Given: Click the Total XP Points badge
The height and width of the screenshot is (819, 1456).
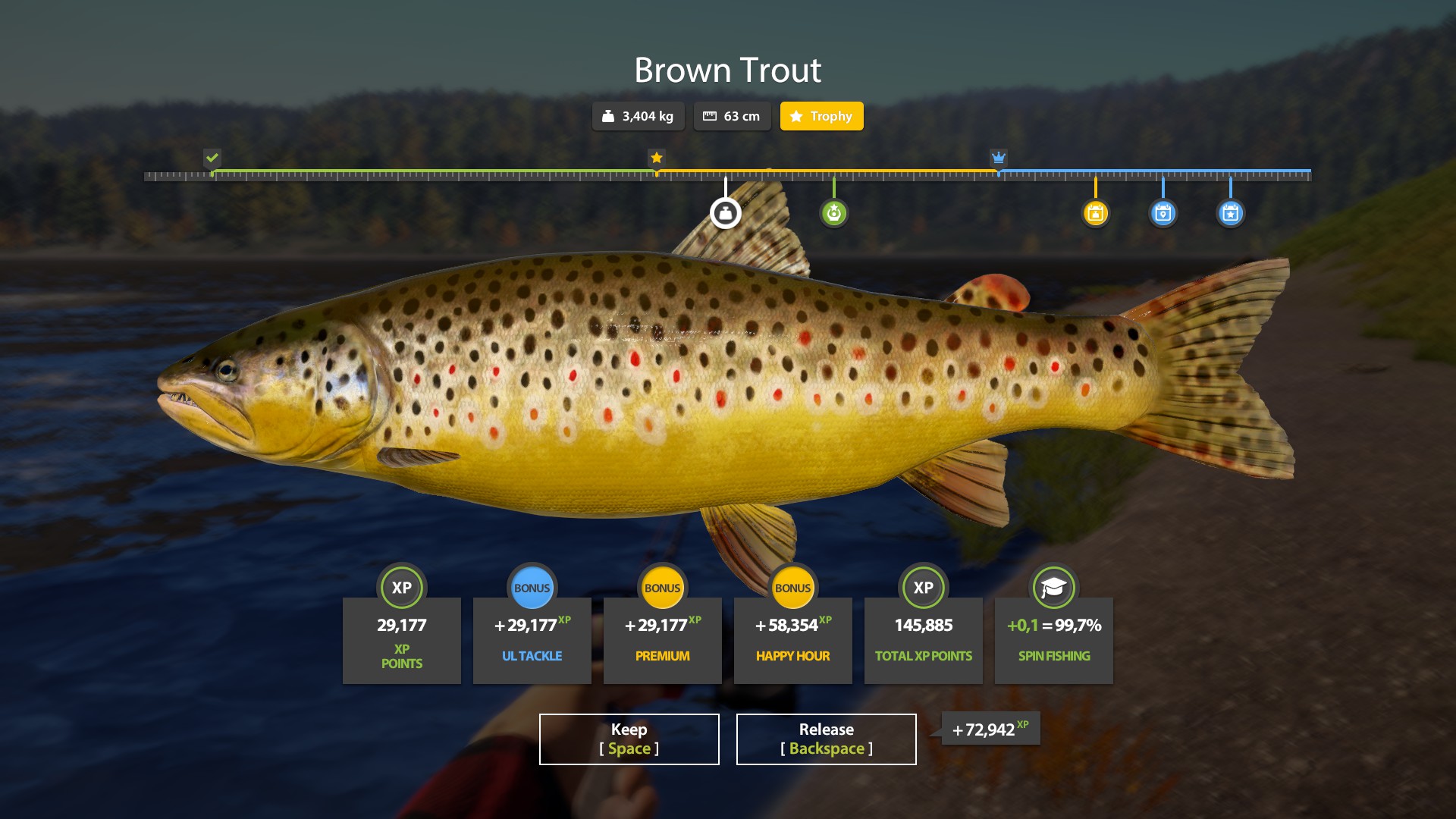Looking at the screenshot, I should [x=923, y=588].
